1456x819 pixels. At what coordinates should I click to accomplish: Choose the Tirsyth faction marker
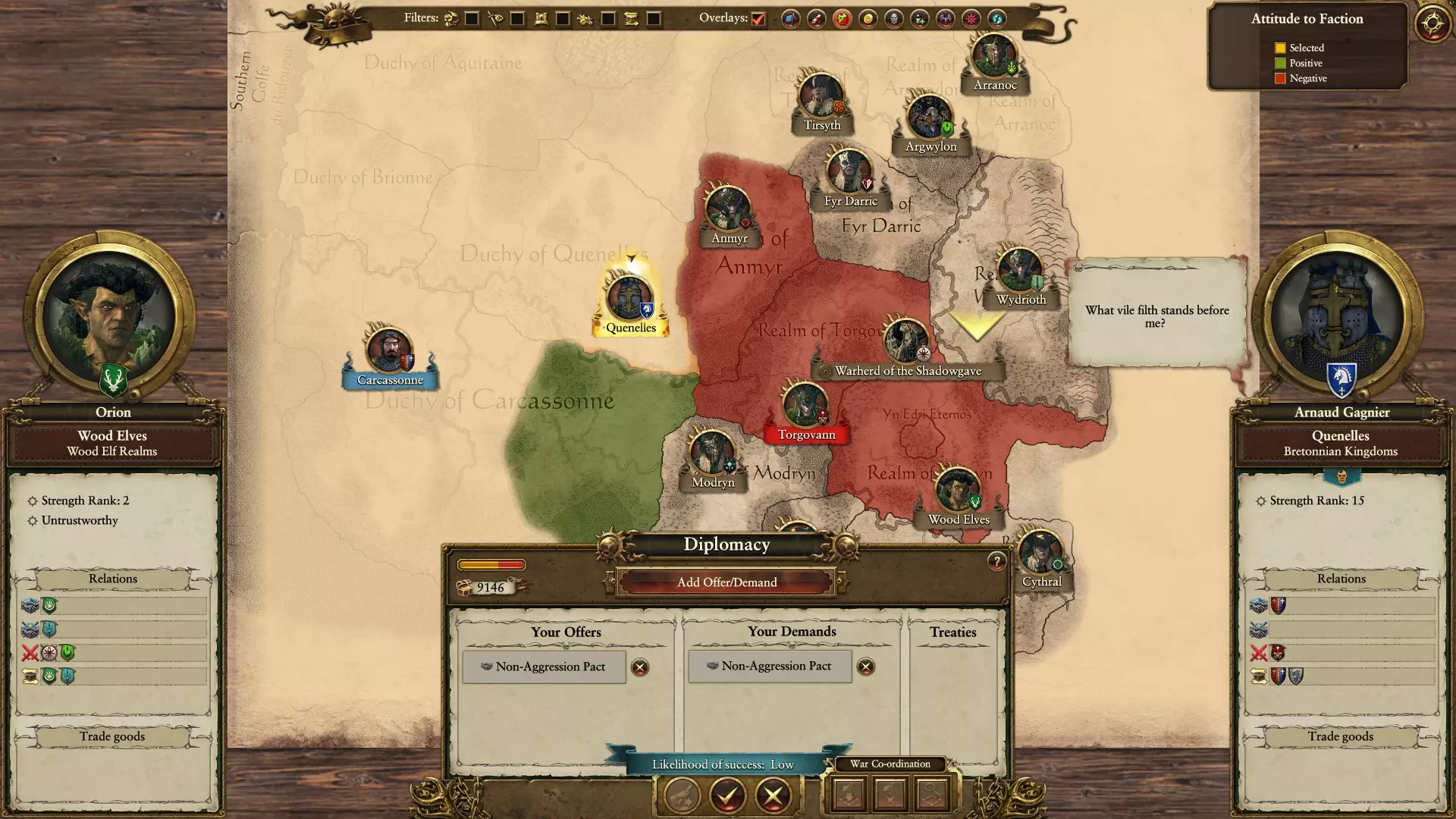(x=821, y=97)
